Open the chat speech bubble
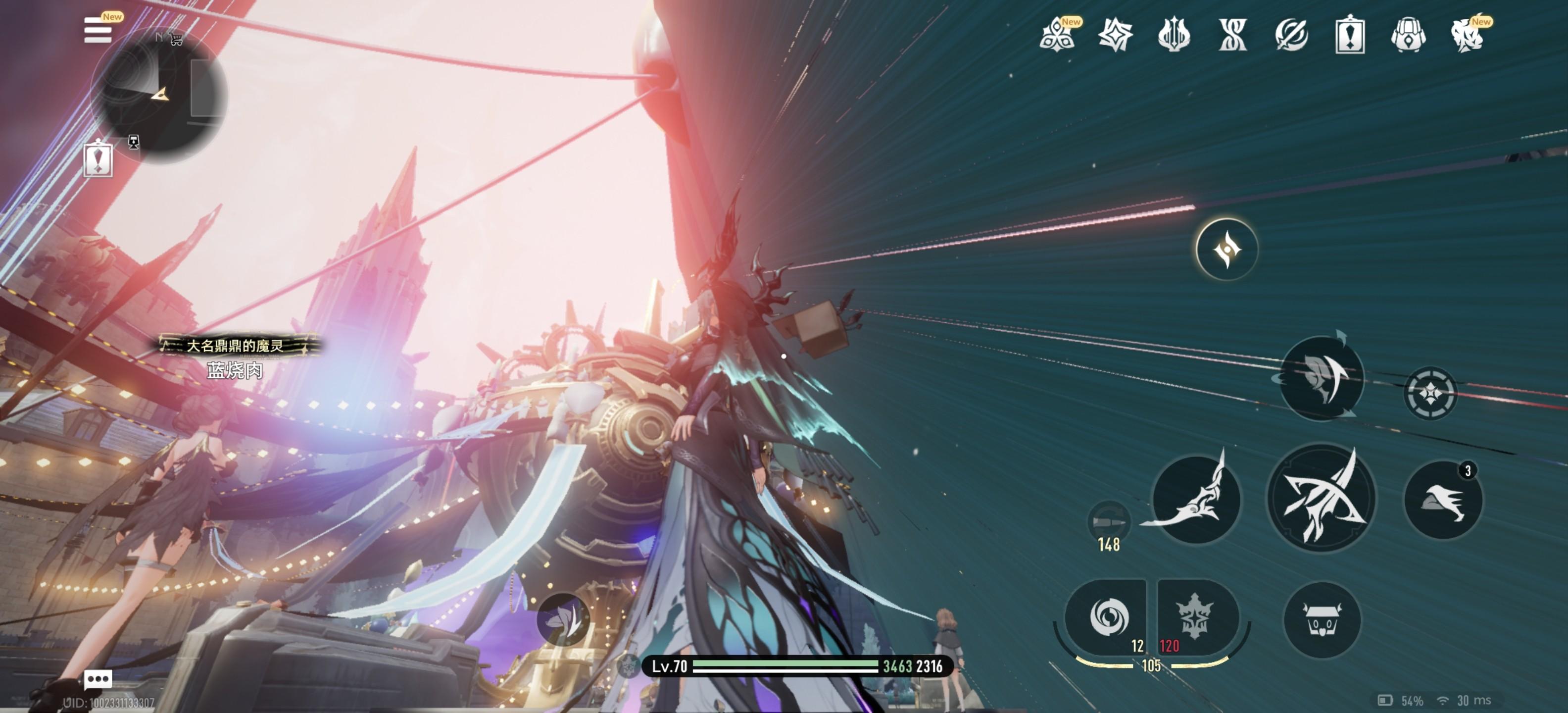This screenshot has height=713, width=1568. pos(98,678)
